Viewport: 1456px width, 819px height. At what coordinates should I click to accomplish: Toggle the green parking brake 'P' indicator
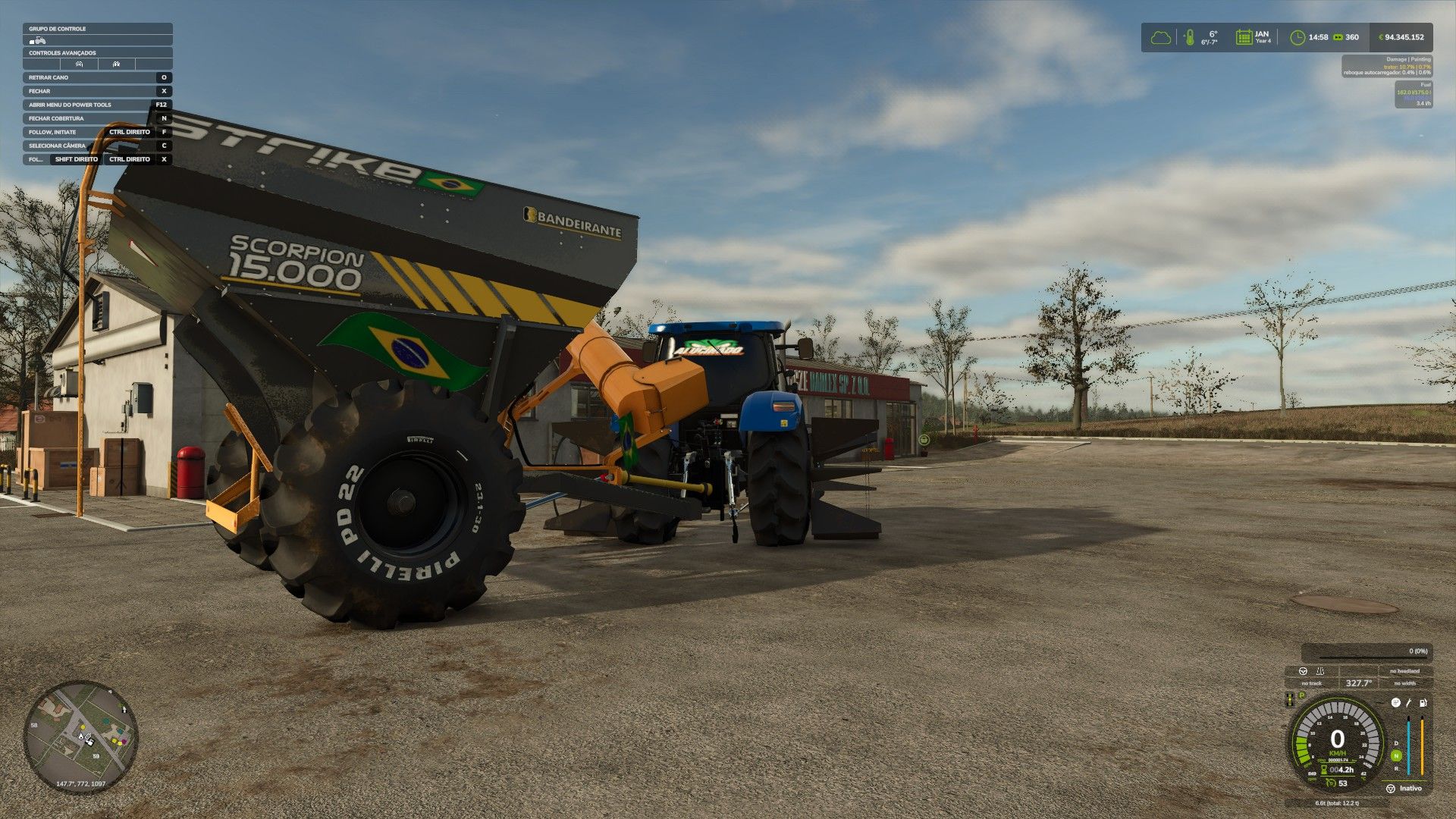tap(1302, 695)
